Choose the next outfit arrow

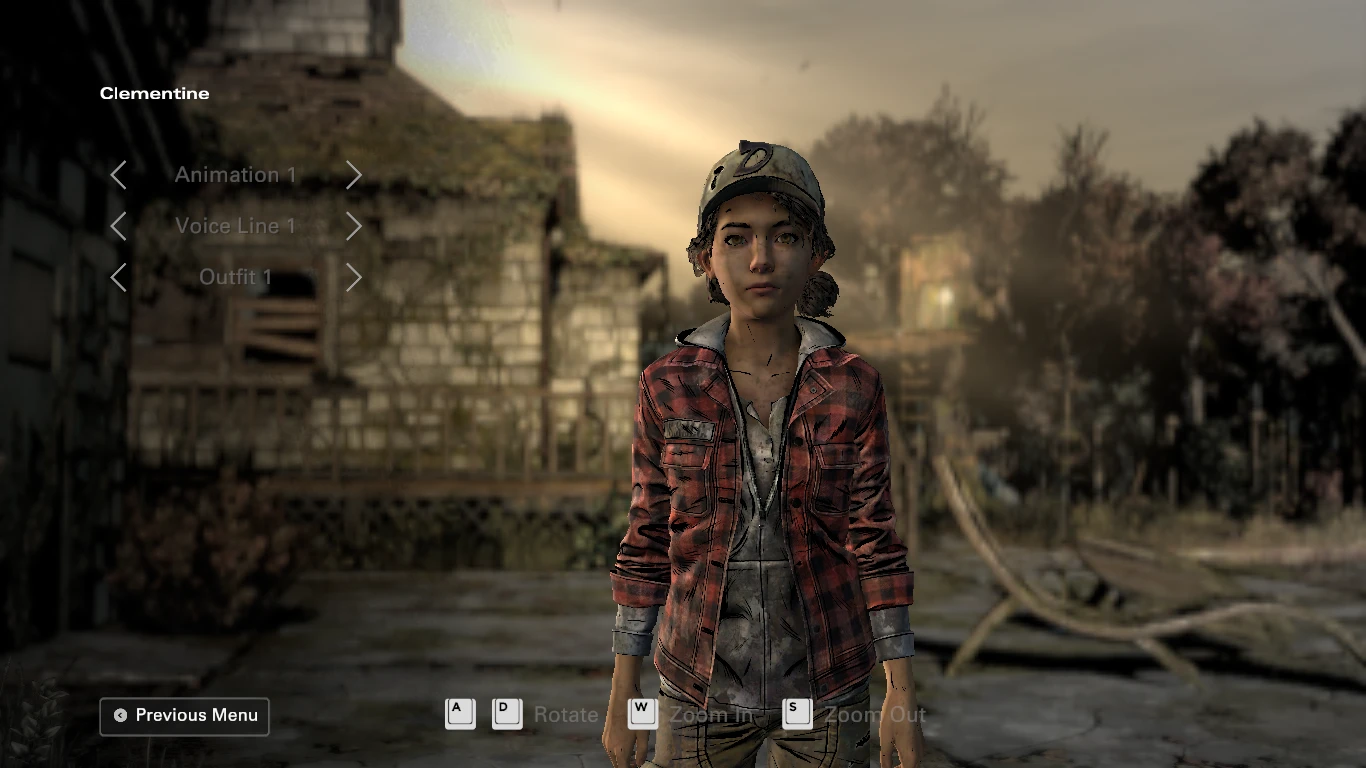click(x=353, y=277)
